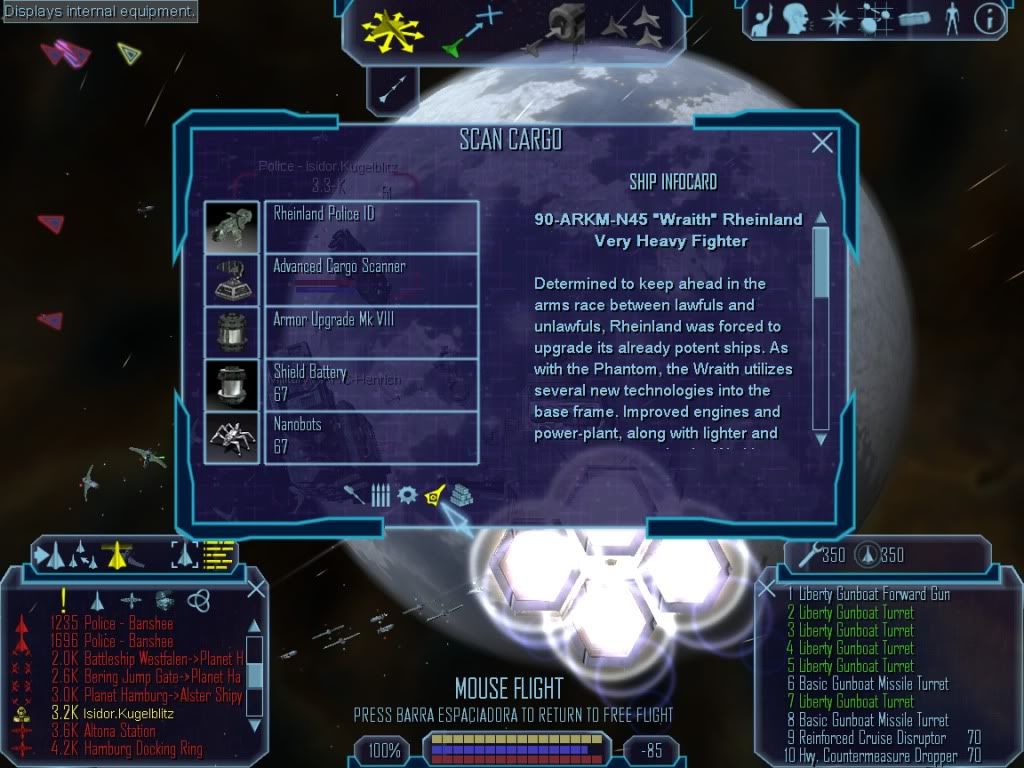
Task: Switch to gear-shaped equipment filter
Action: 407,495
